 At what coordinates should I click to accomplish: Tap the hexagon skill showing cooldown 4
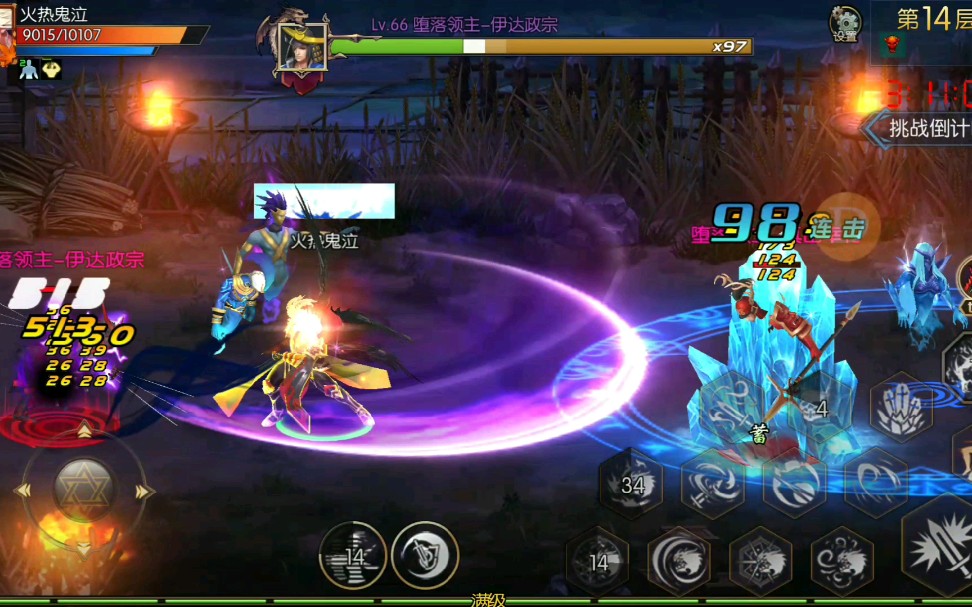818,408
